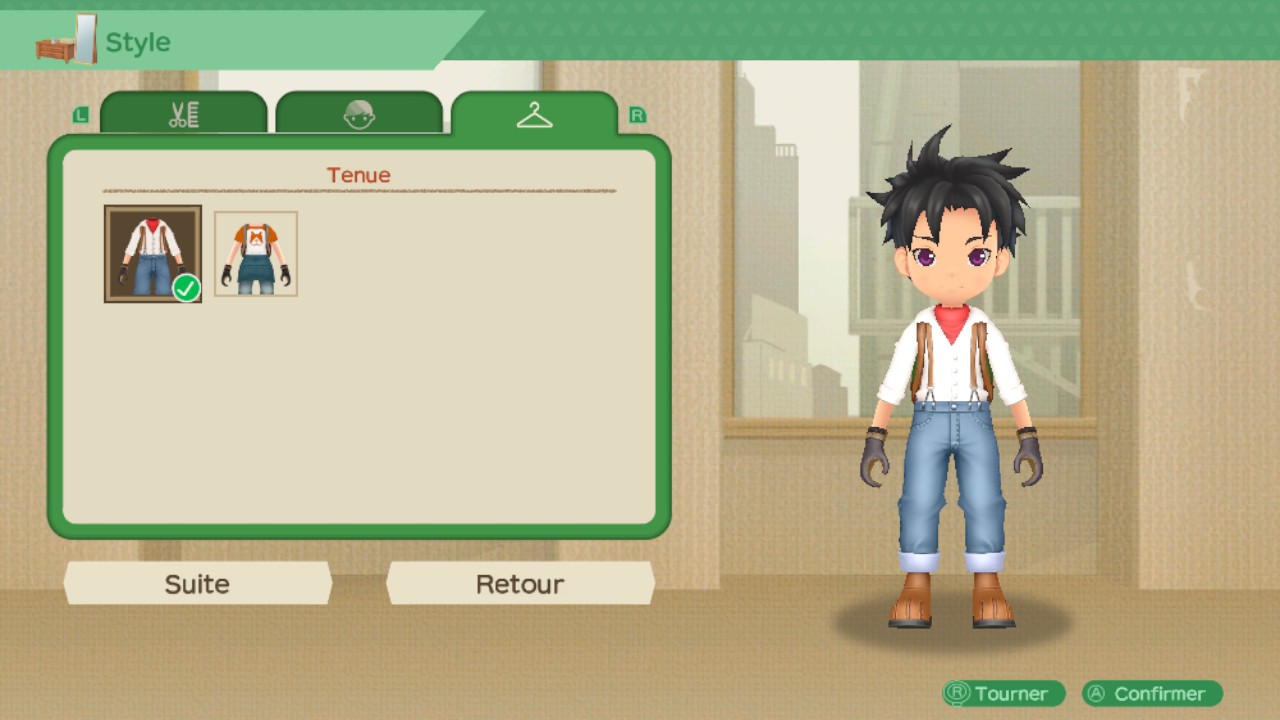The image size is (1280, 720).
Task: Choose the white shirt with suspenders outfit
Action: pos(153,254)
